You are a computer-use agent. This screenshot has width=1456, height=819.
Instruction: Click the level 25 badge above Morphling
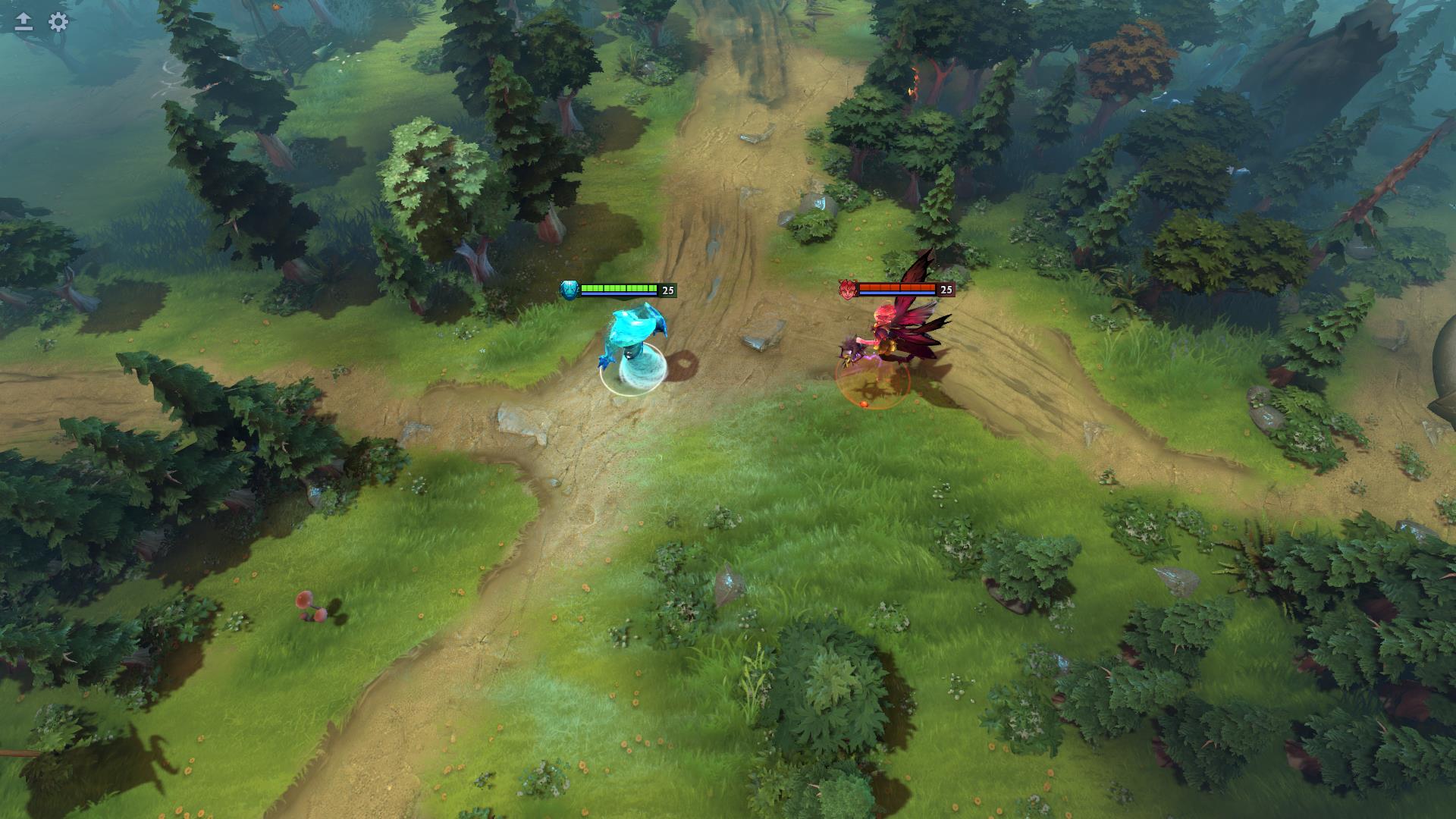click(x=667, y=290)
